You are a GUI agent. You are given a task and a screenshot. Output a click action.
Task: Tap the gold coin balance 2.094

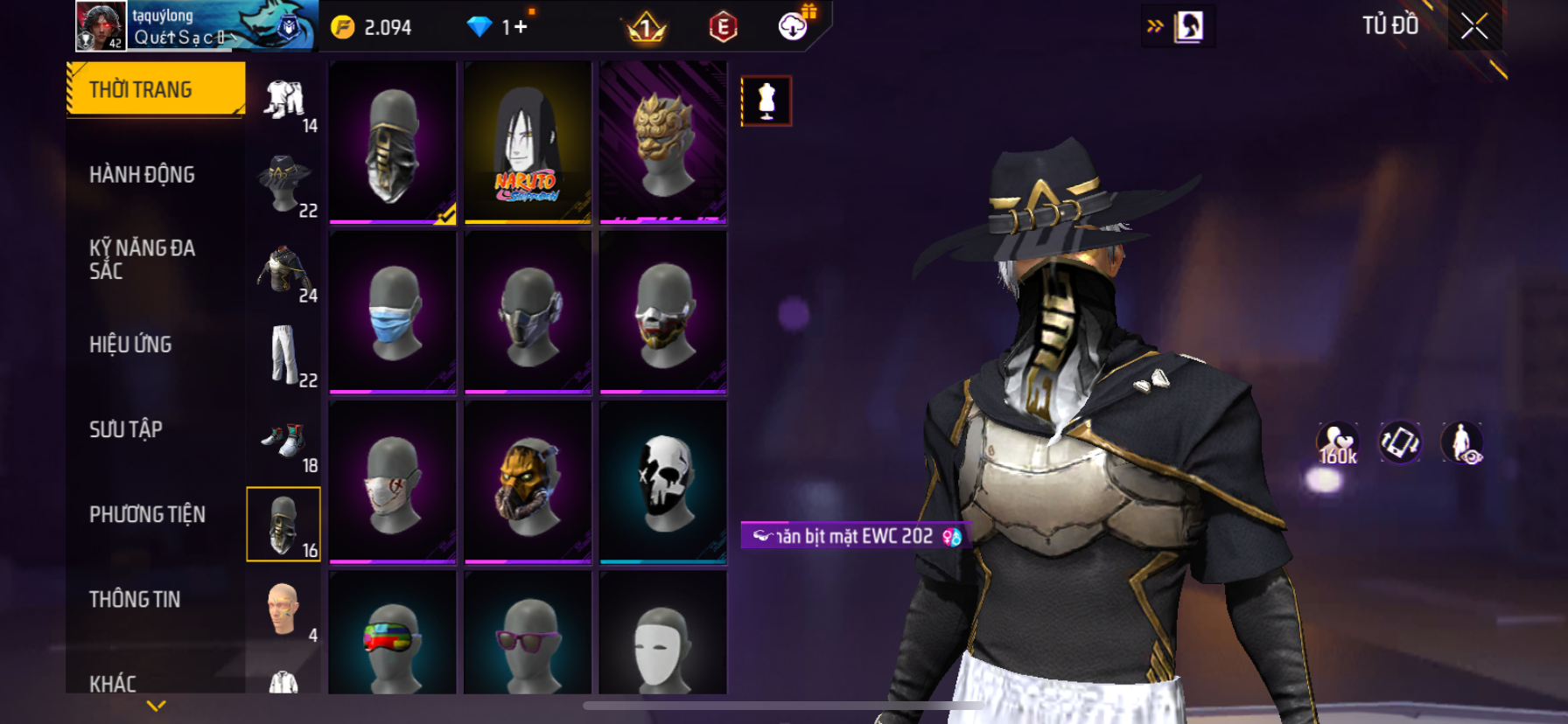pos(372,28)
